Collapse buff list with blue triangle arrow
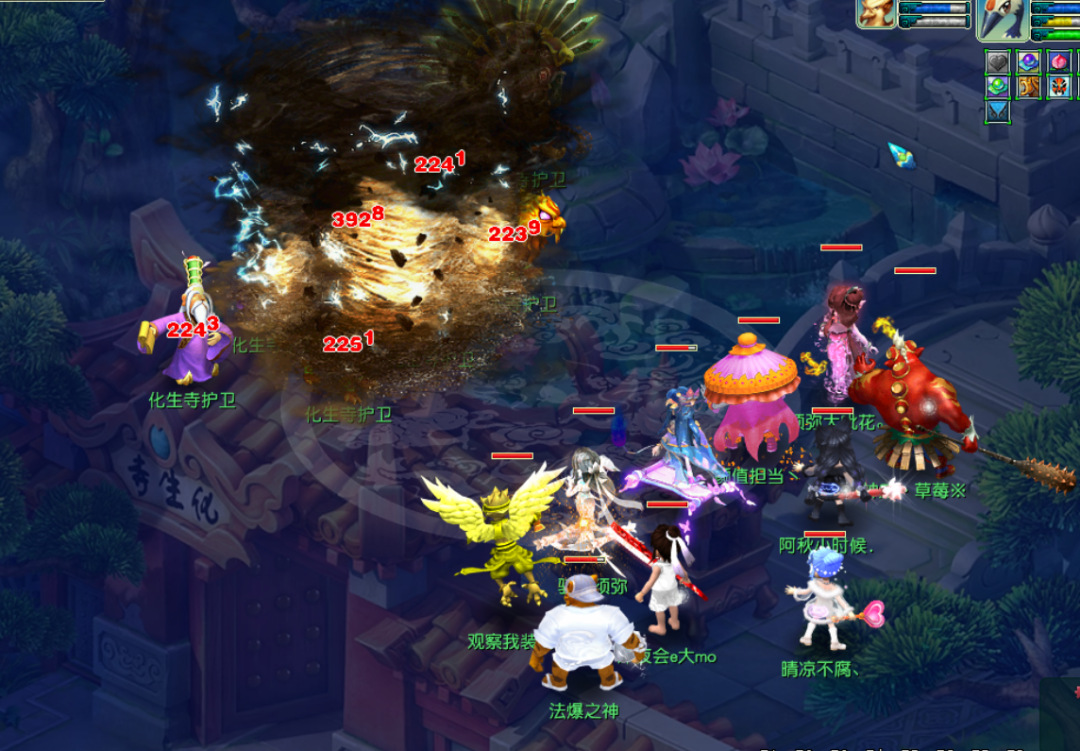Viewport: 1080px width, 751px height. [998, 111]
